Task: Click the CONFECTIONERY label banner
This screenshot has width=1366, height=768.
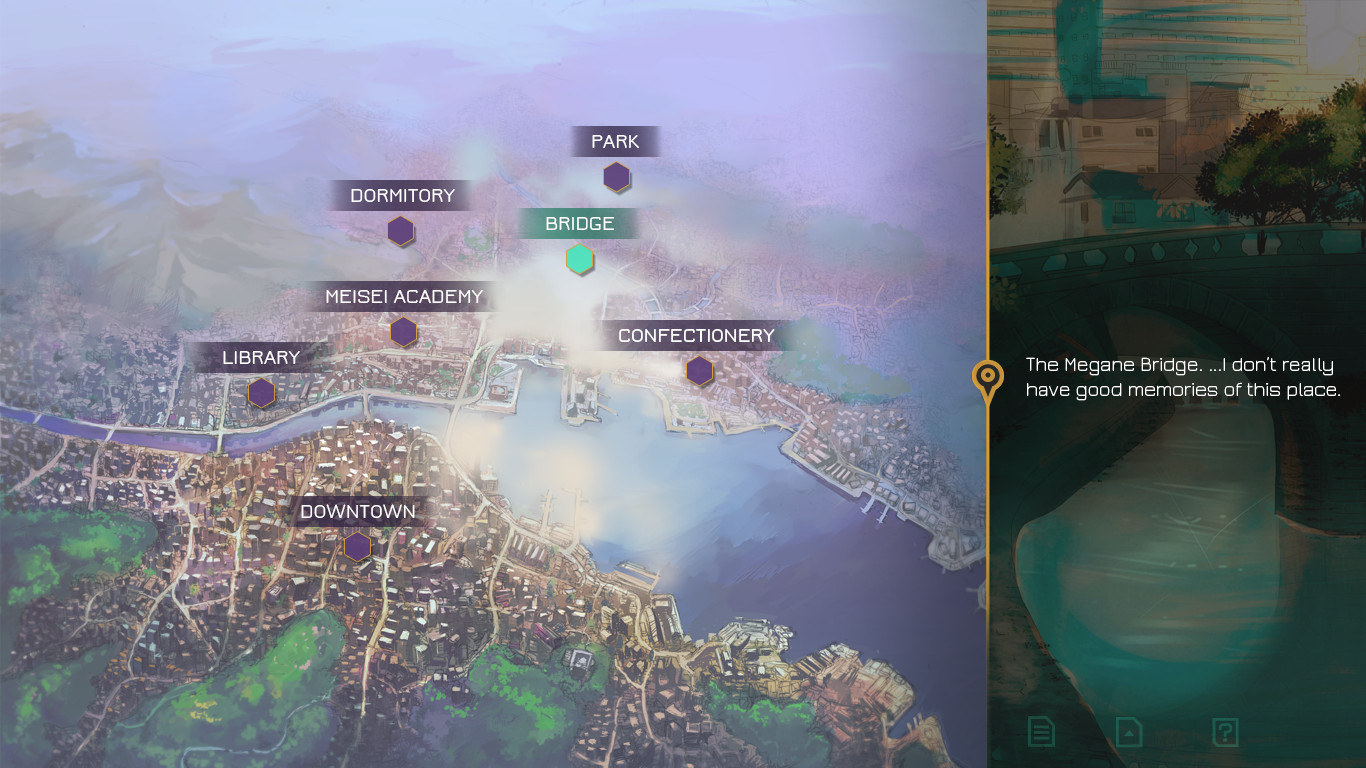Action: 697,335
